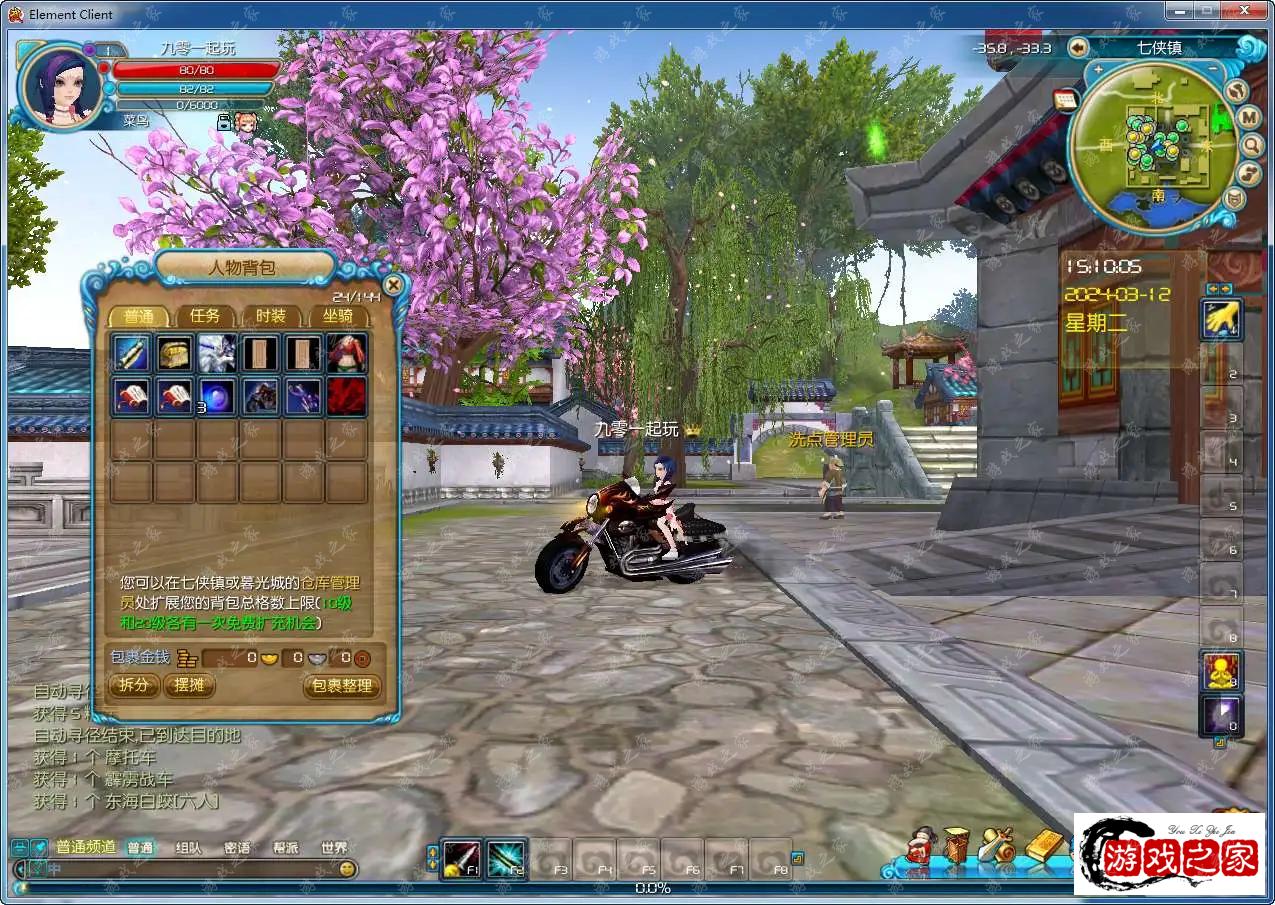Open a stall with the 摆摊 button

click(x=189, y=685)
